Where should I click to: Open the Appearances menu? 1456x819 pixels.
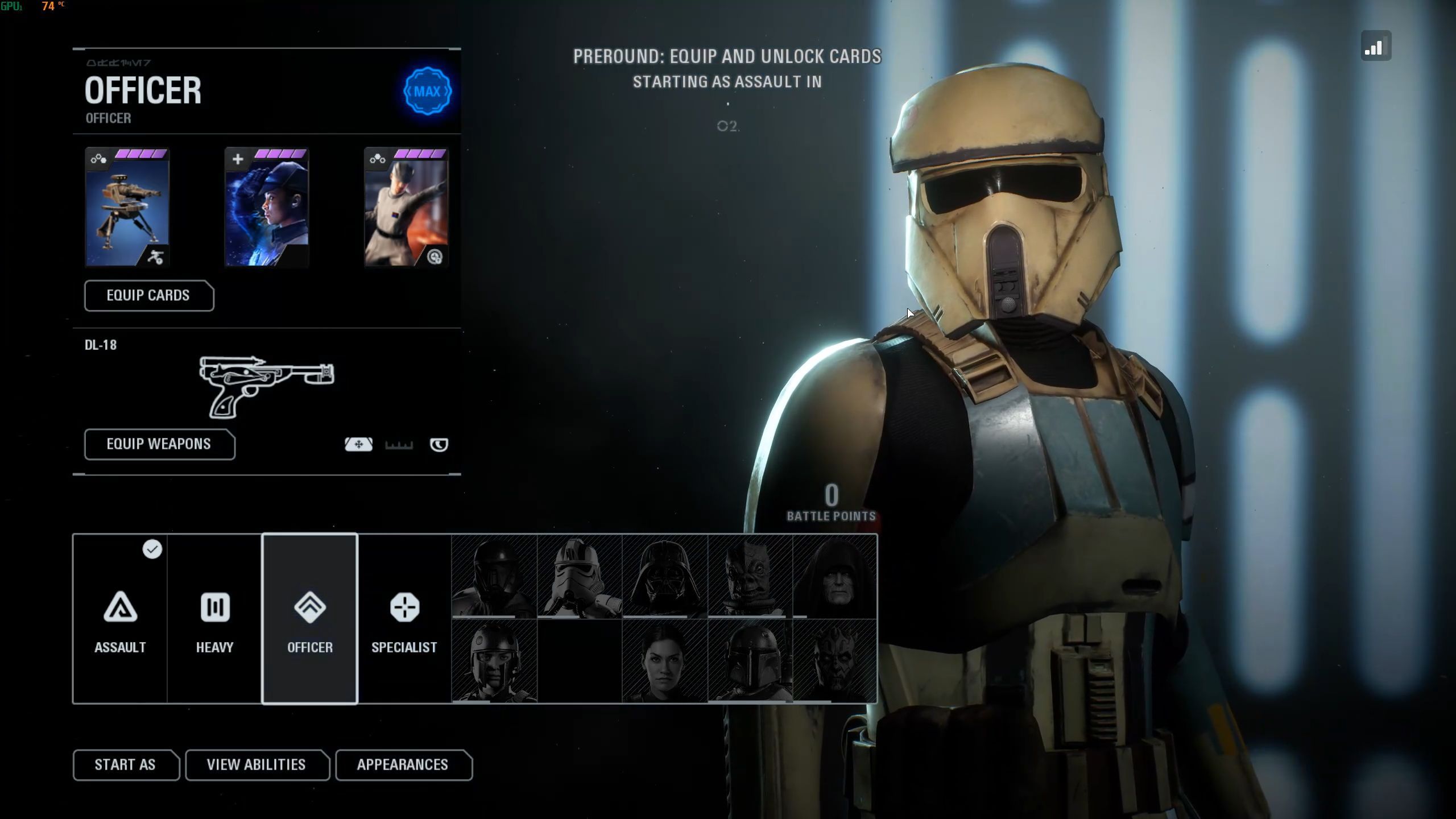[403, 765]
